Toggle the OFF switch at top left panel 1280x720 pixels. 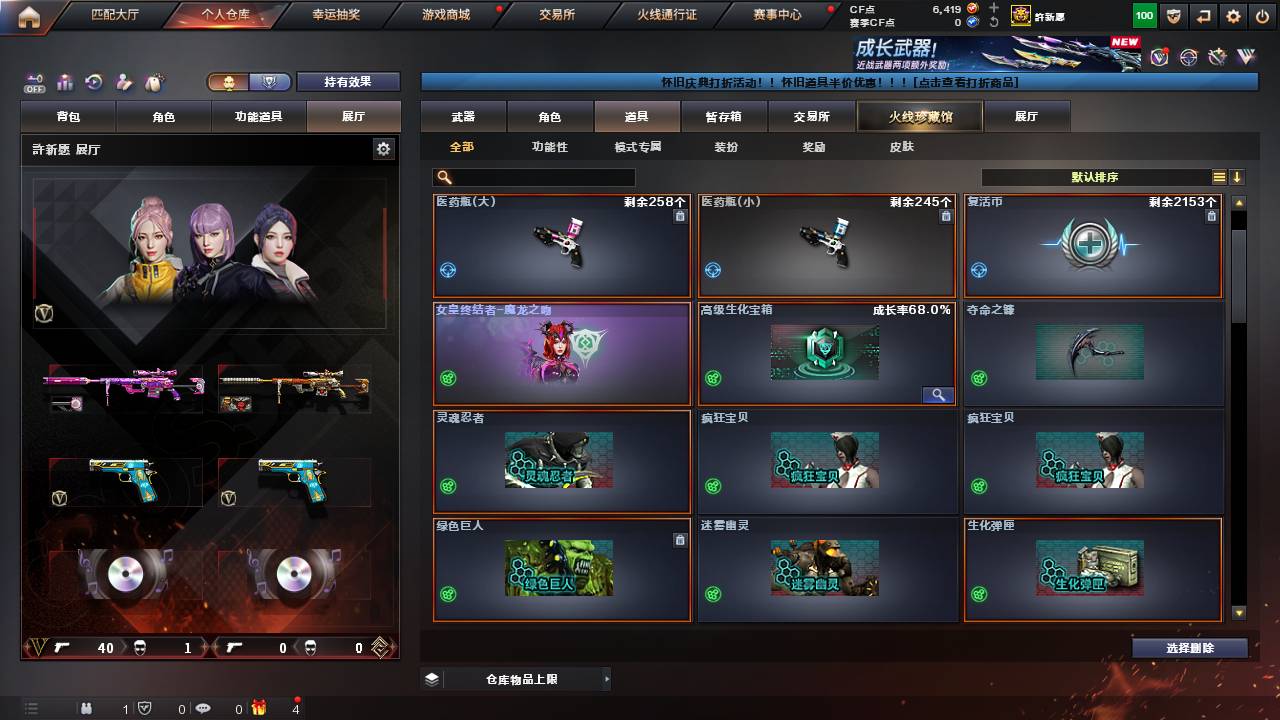[x=33, y=82]
